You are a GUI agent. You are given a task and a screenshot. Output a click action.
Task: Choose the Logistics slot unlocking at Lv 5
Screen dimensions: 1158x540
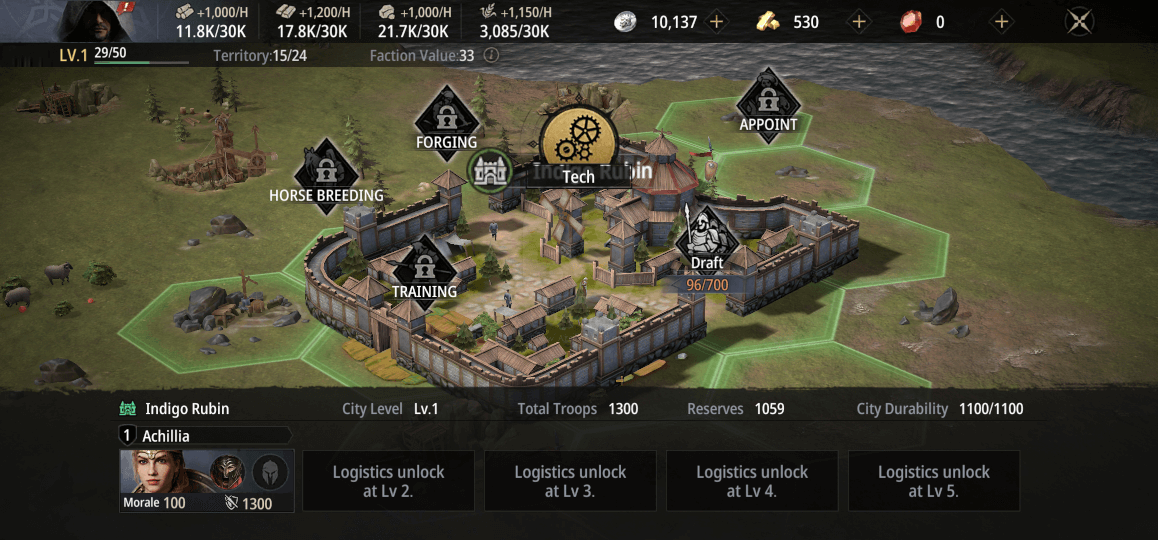coord(934,481)
